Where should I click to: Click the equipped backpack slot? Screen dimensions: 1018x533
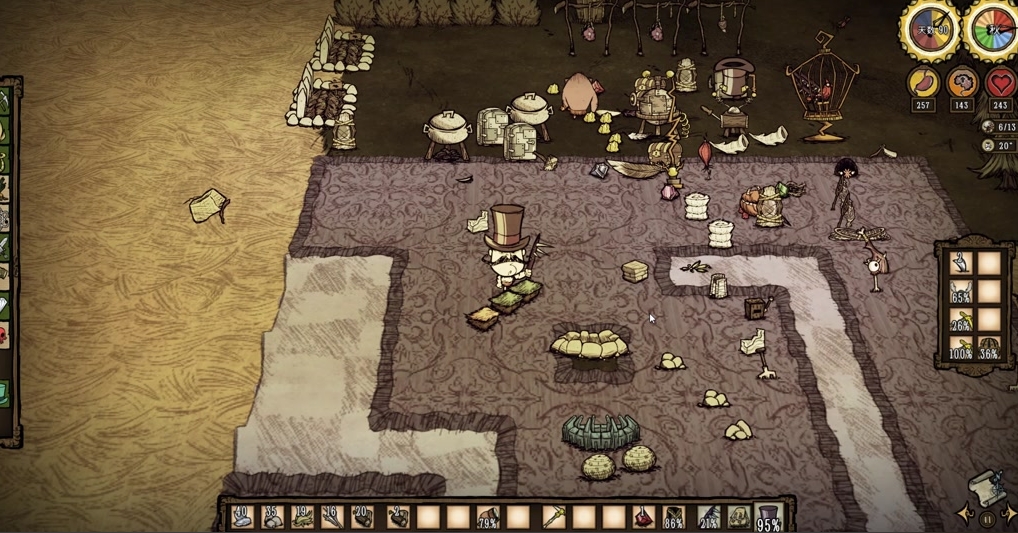click(738, 516)
